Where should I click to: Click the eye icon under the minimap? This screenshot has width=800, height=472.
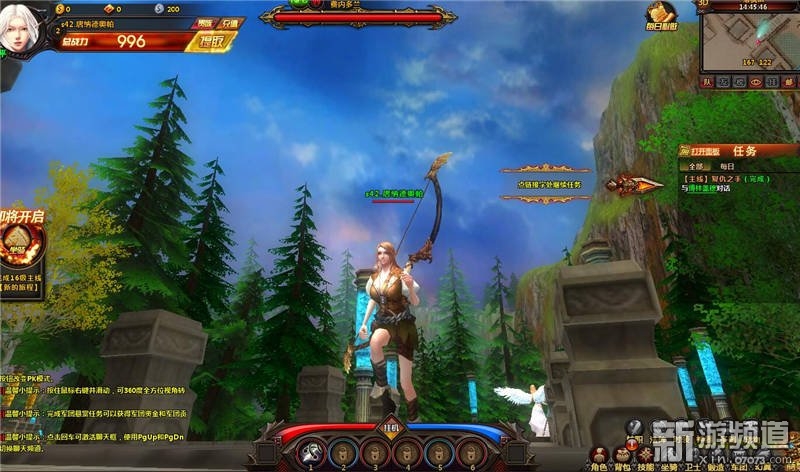(x=756, y=81)
